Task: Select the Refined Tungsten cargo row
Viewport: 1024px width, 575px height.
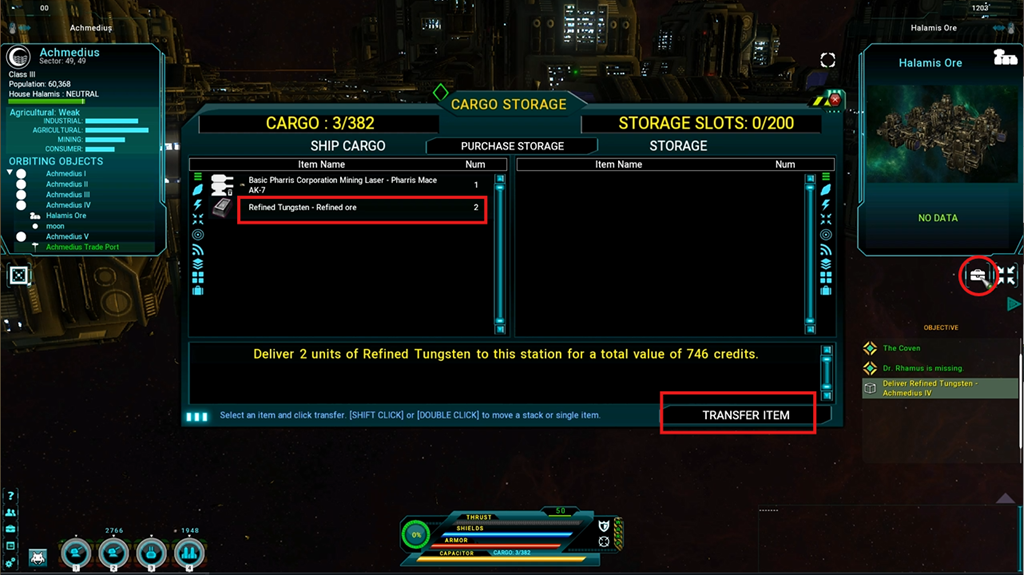Action: (362, 208)
